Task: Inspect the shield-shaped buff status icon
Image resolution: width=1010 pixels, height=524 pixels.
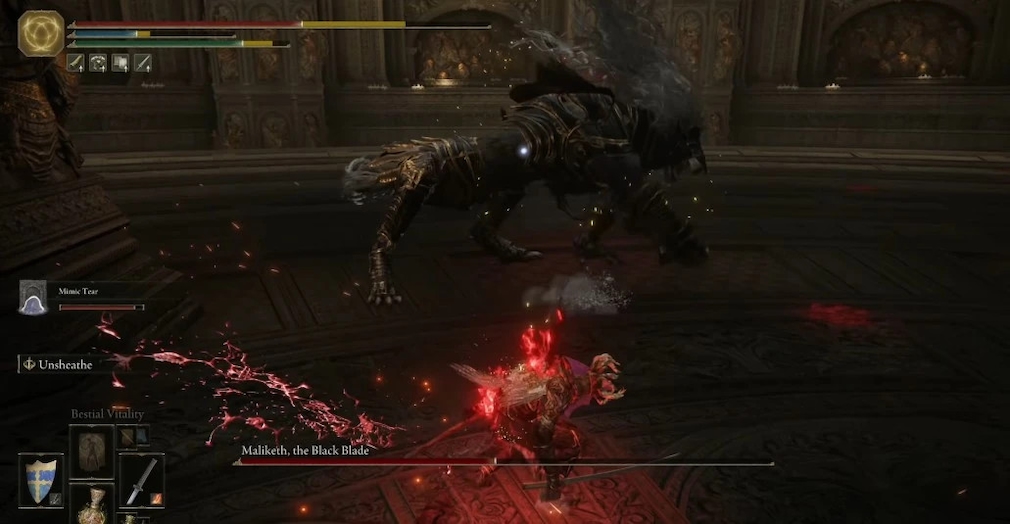Action: pos(120,63)
